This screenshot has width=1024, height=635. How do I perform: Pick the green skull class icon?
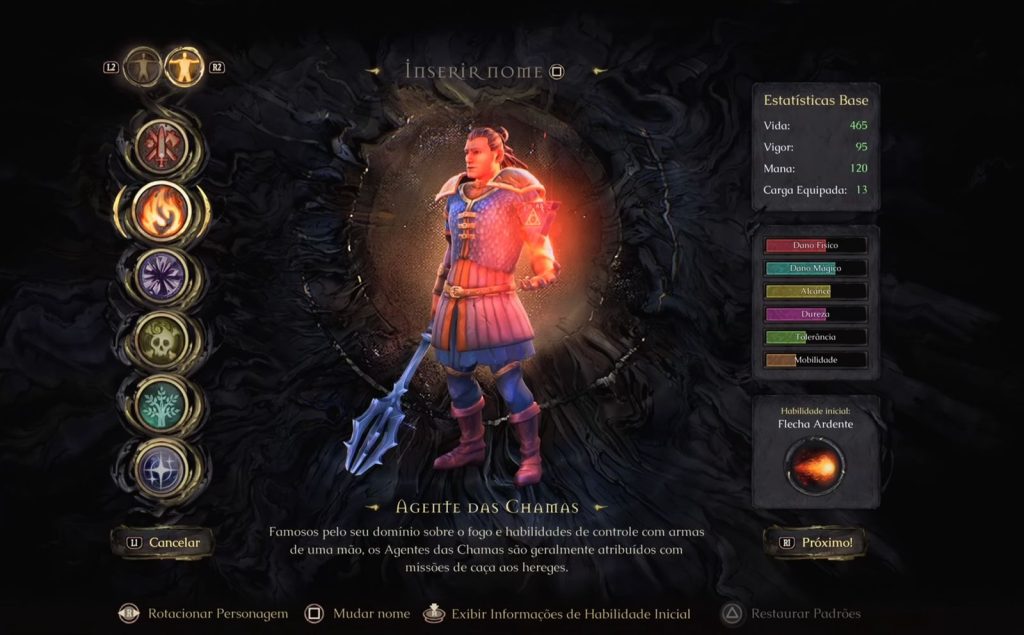(161, 338)
